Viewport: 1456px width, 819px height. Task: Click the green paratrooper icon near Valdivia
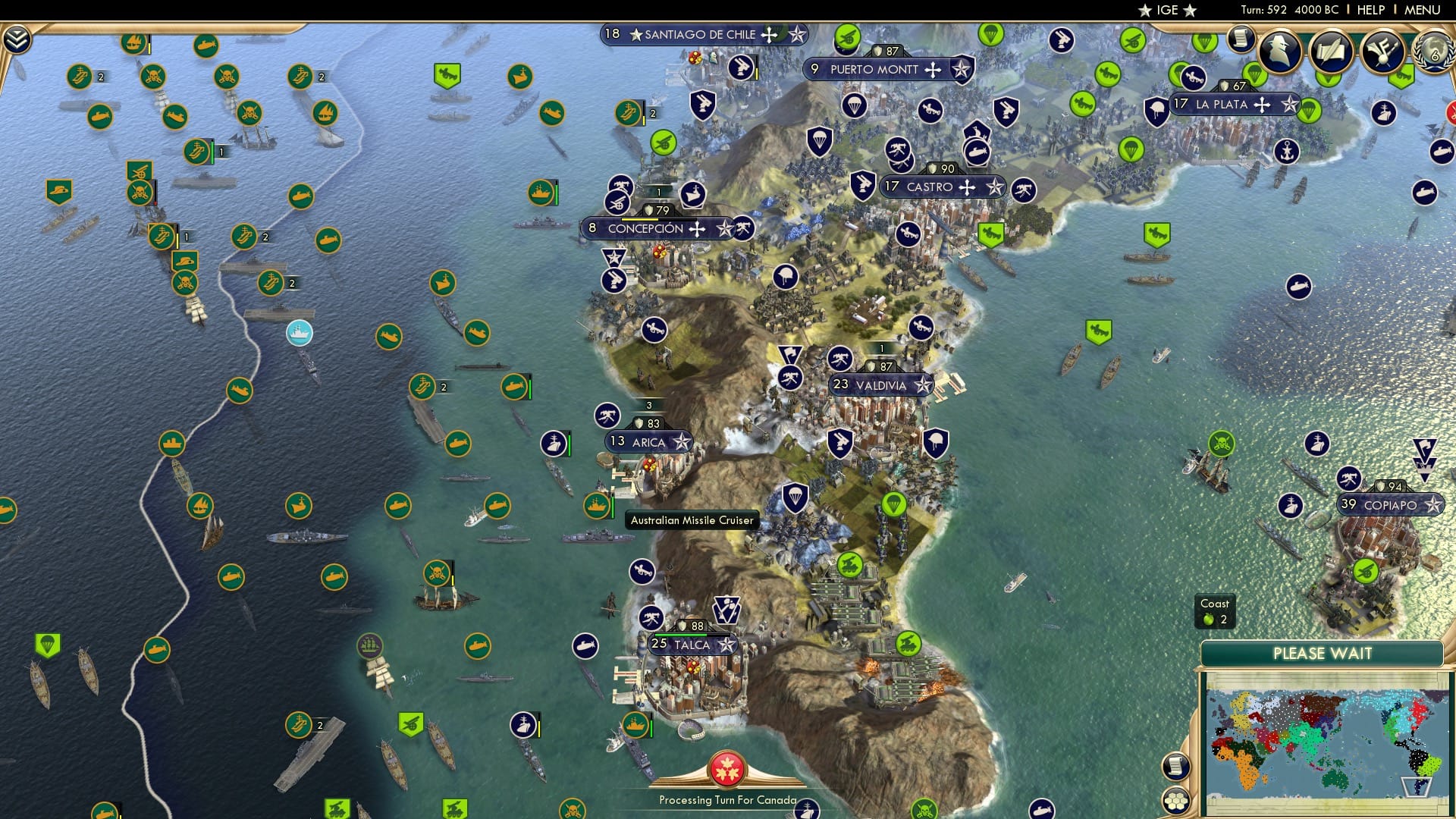pos(895,500)
